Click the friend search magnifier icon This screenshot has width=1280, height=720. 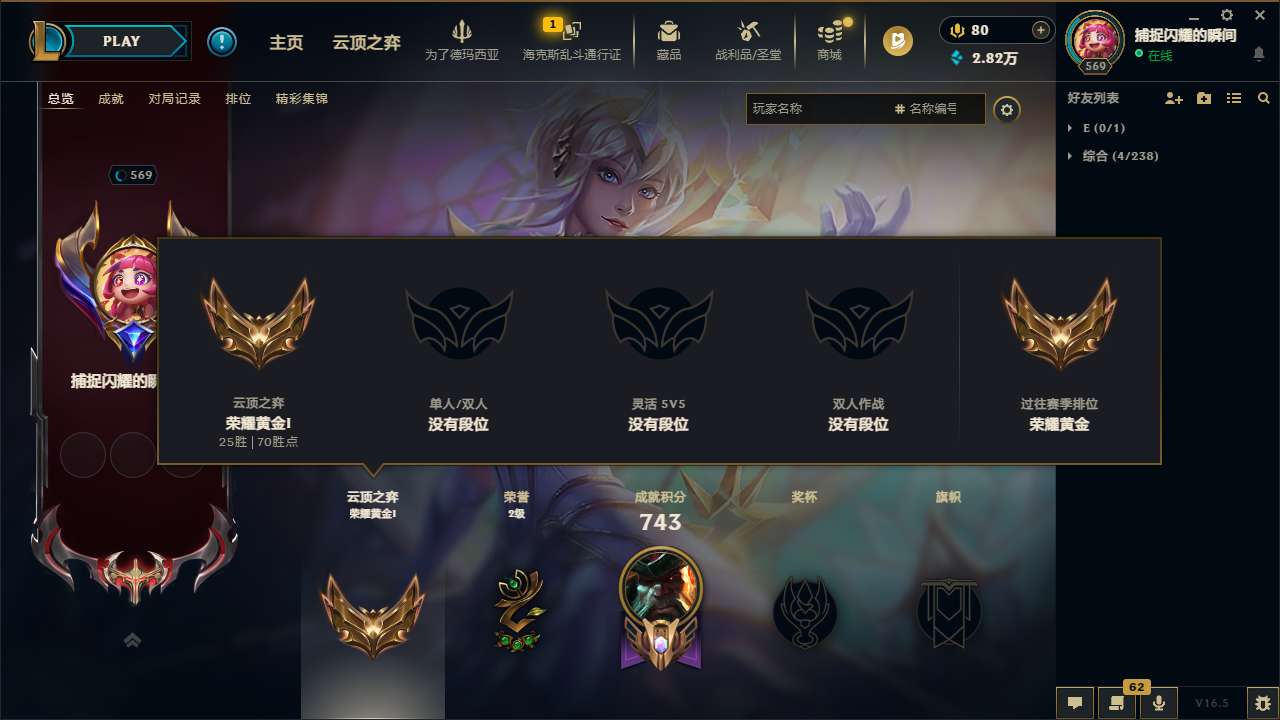click(1263, 98)
